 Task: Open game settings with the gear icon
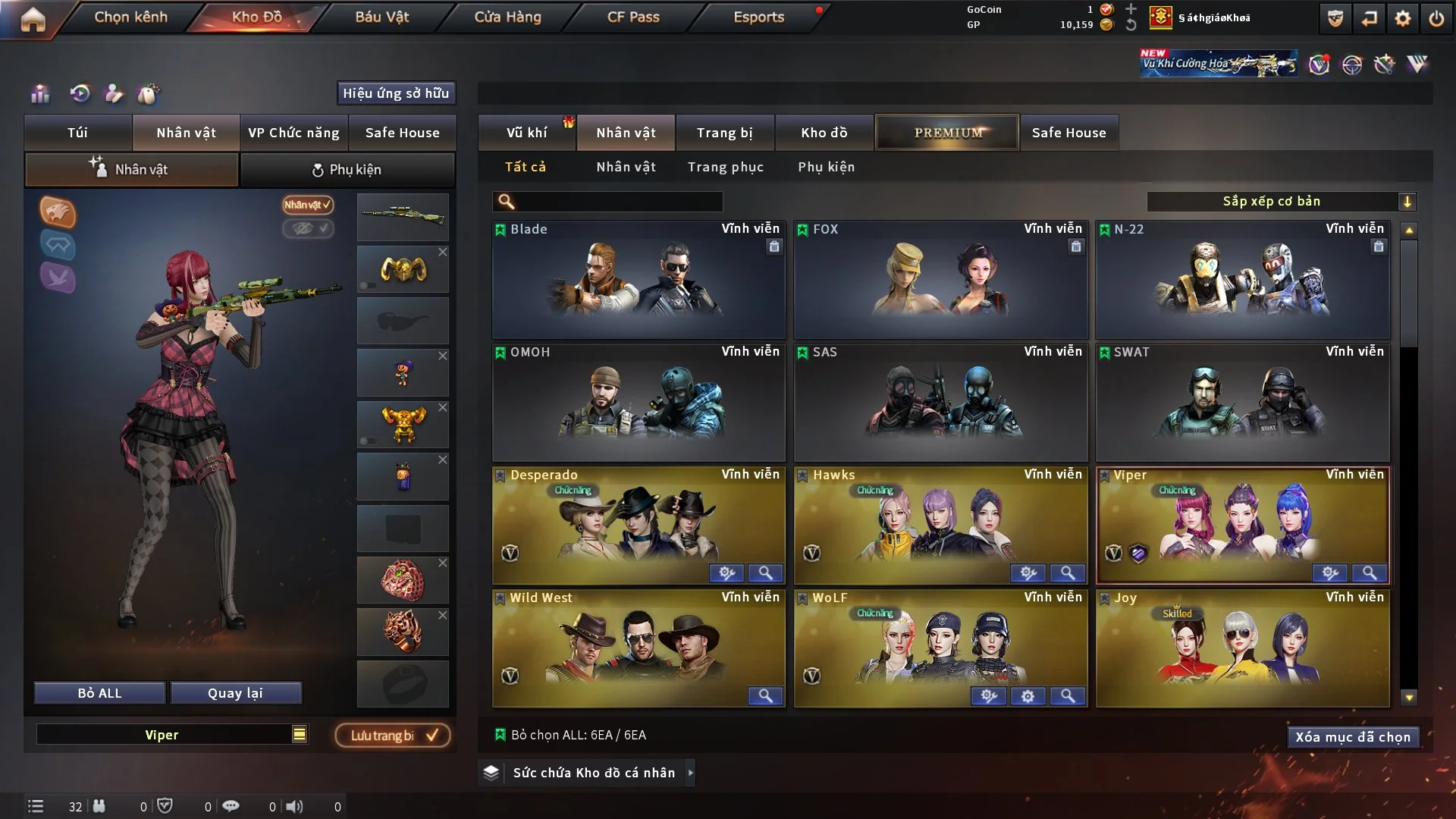point(1402,17)
